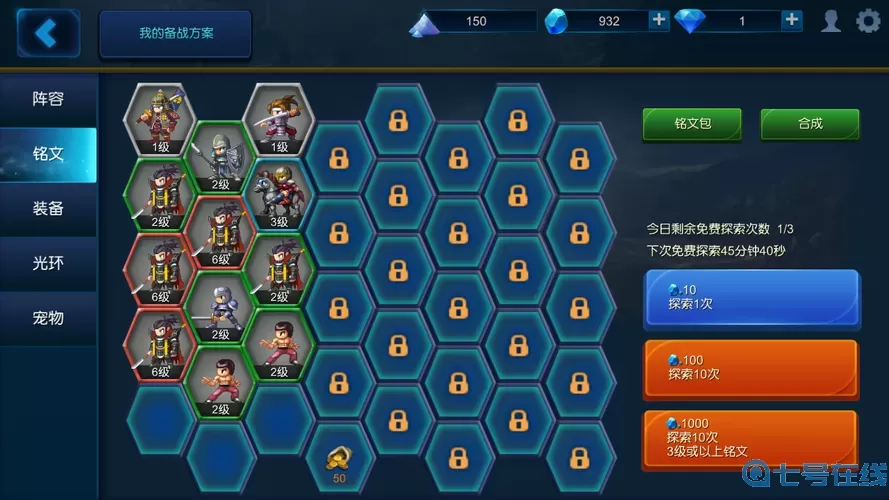Add diamonds using the plus button
889x500 pixels.
(x=791, y=20)
